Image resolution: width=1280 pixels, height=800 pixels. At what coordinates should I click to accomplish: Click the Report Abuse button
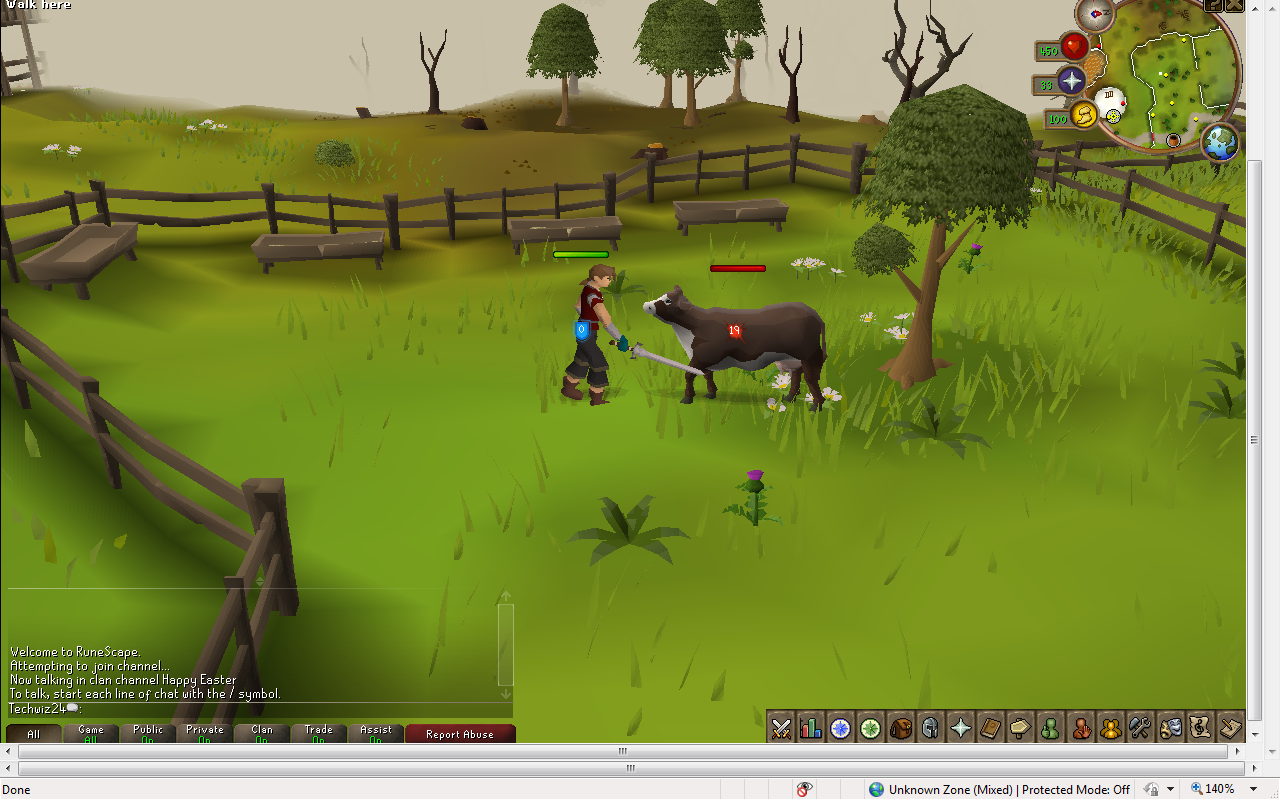tap(460, 733)
